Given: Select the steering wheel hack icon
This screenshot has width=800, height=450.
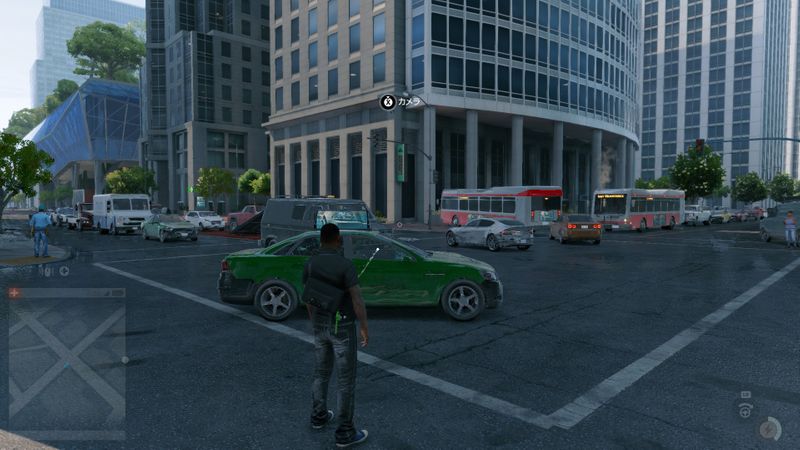Looking at the screenshot, I should click(x=744, y=411).
